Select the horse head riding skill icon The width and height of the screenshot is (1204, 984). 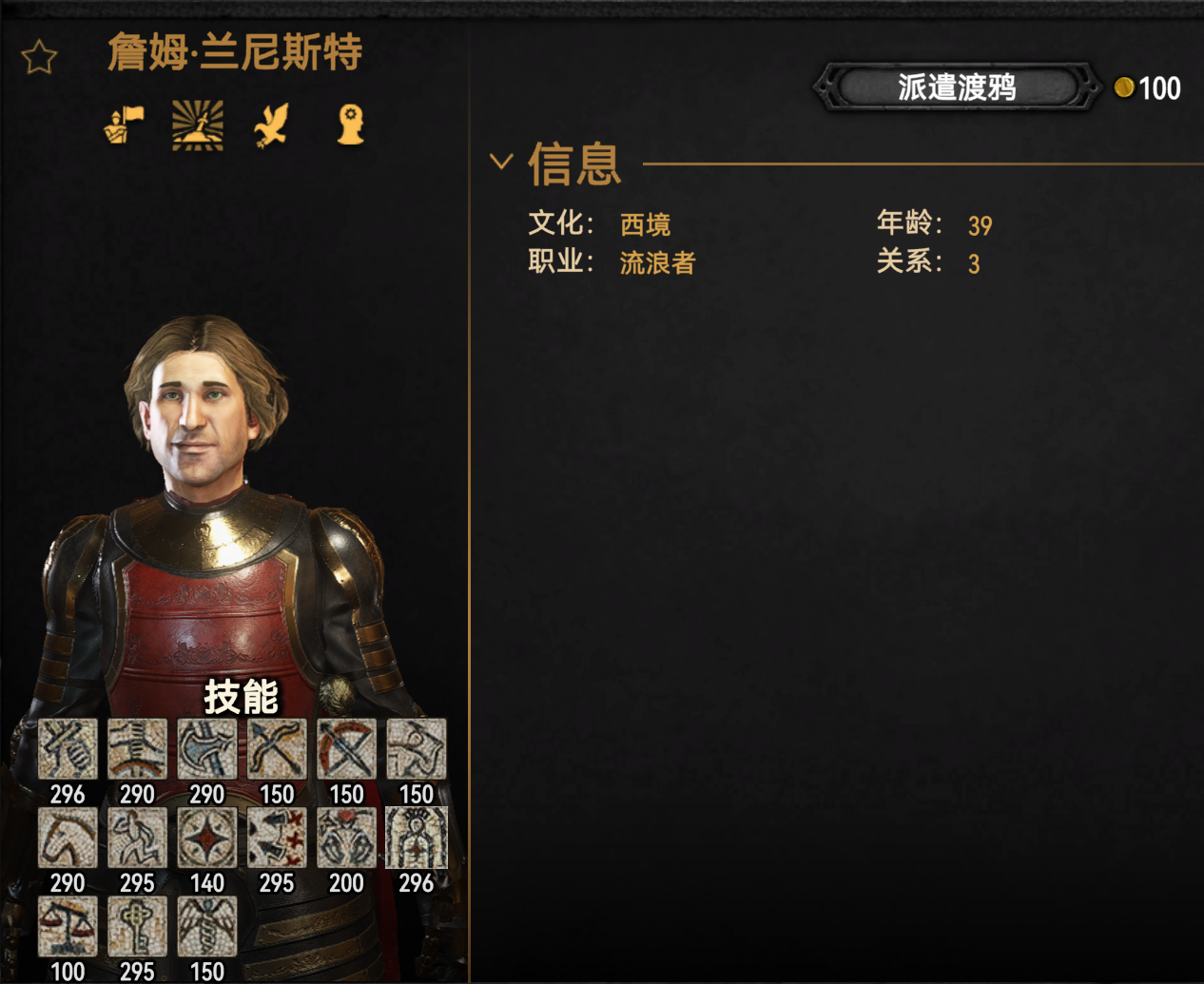tap(68, 838)
